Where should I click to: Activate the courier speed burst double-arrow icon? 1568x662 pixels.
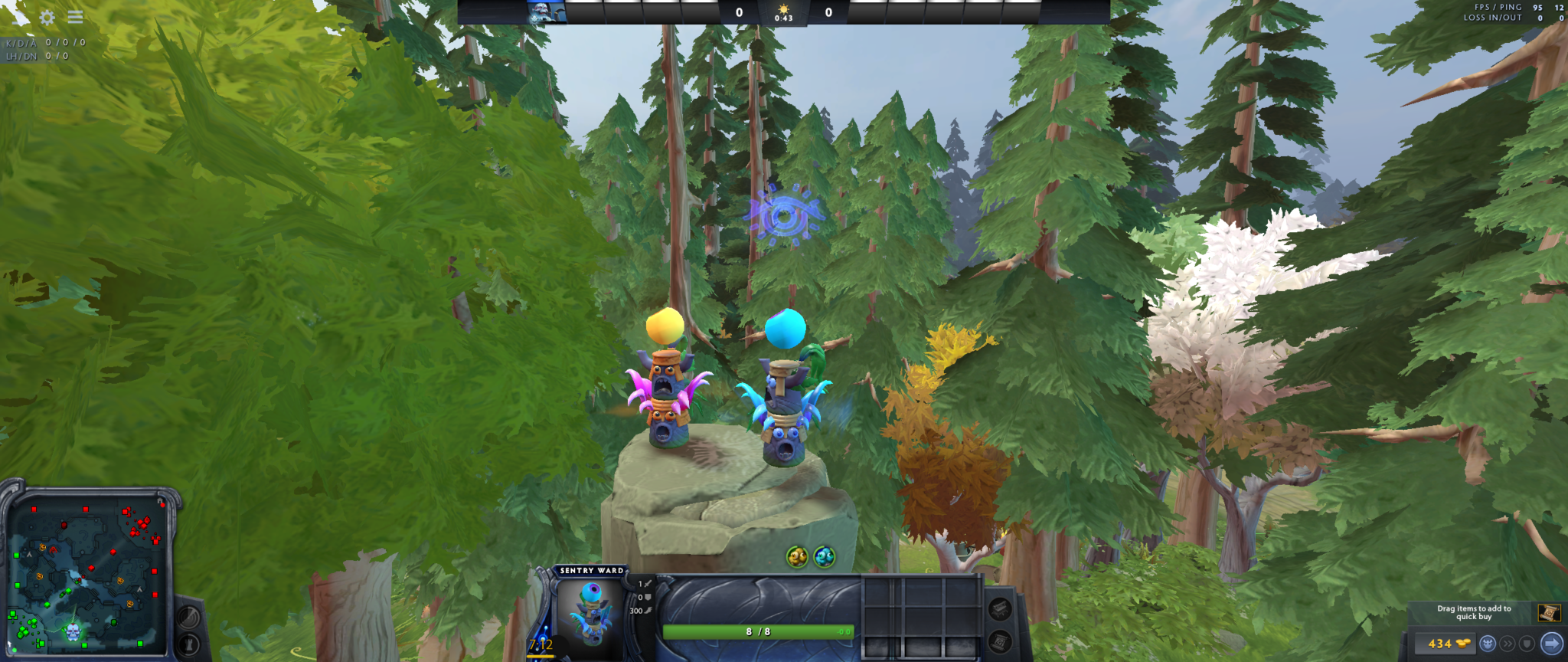(1508, 643)
